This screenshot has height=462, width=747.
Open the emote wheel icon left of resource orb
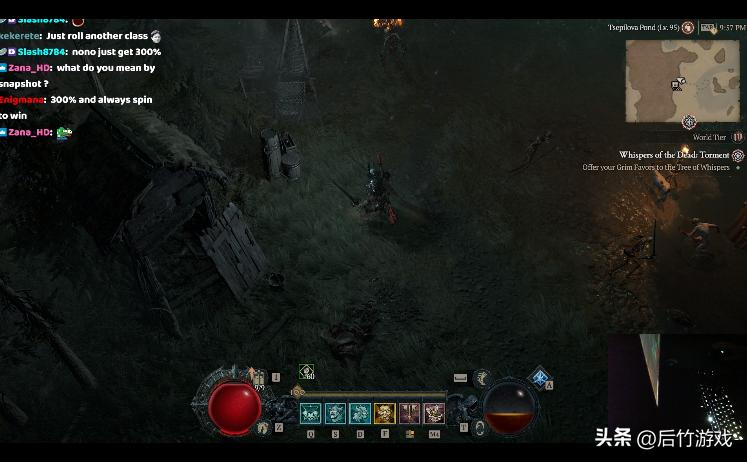click(481, 377)
